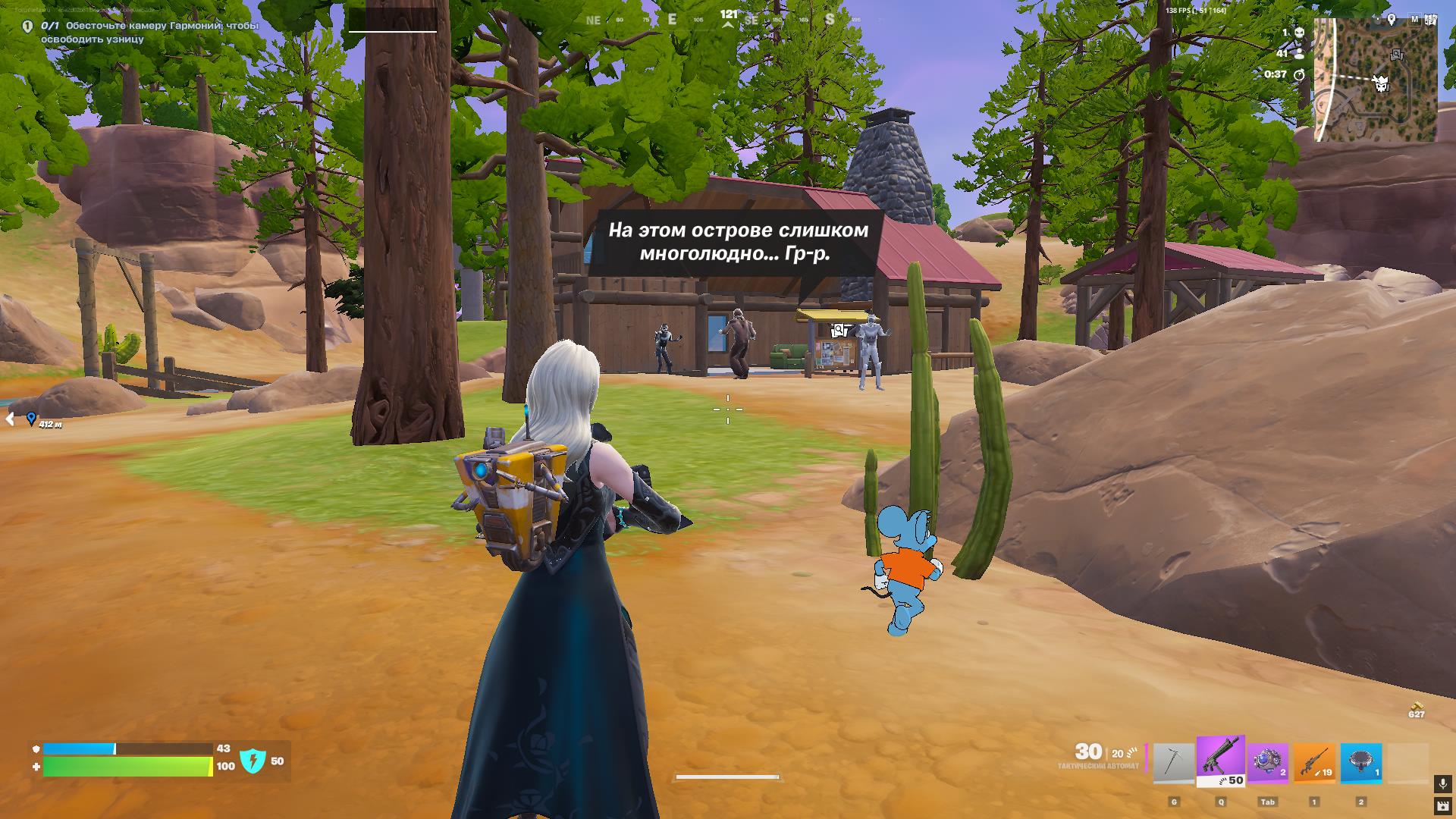Choose the shockwave grenade slot
Screen dimensions: 1456x819
pyautogui.click(x=1268, y=762)
